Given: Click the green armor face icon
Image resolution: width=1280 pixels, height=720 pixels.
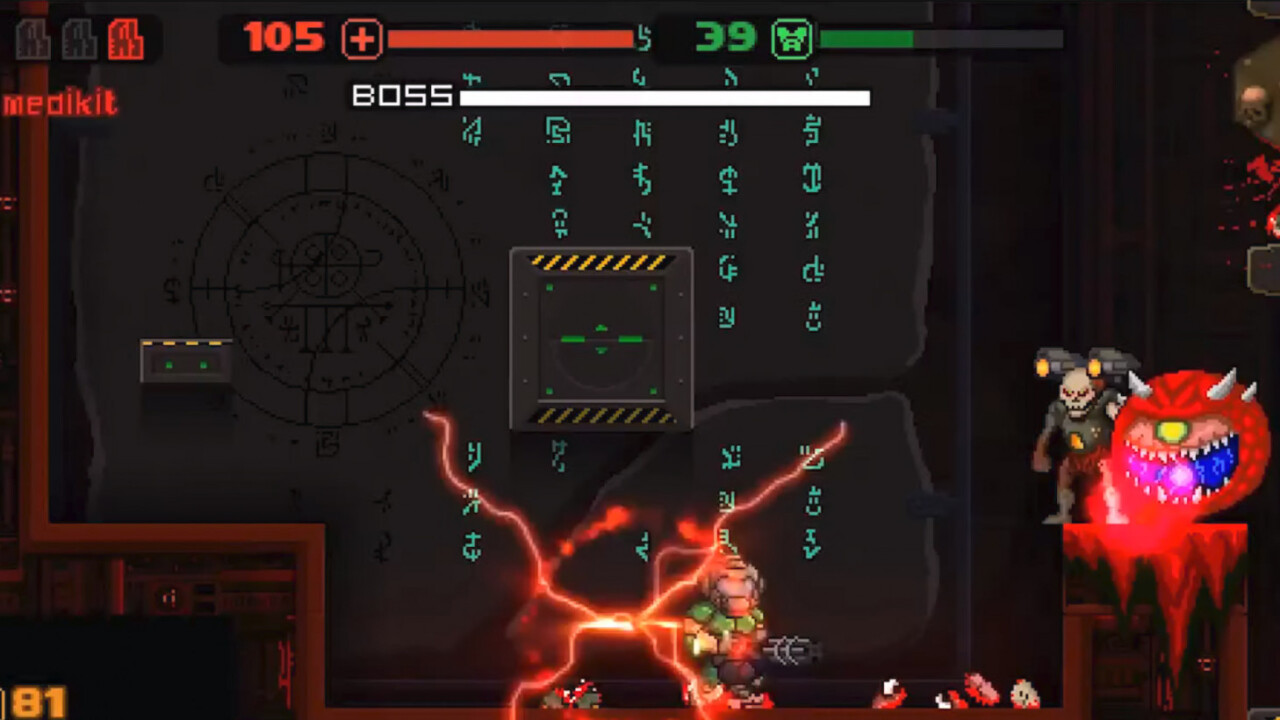Looking at the screenshot, I should coord(793,38).
